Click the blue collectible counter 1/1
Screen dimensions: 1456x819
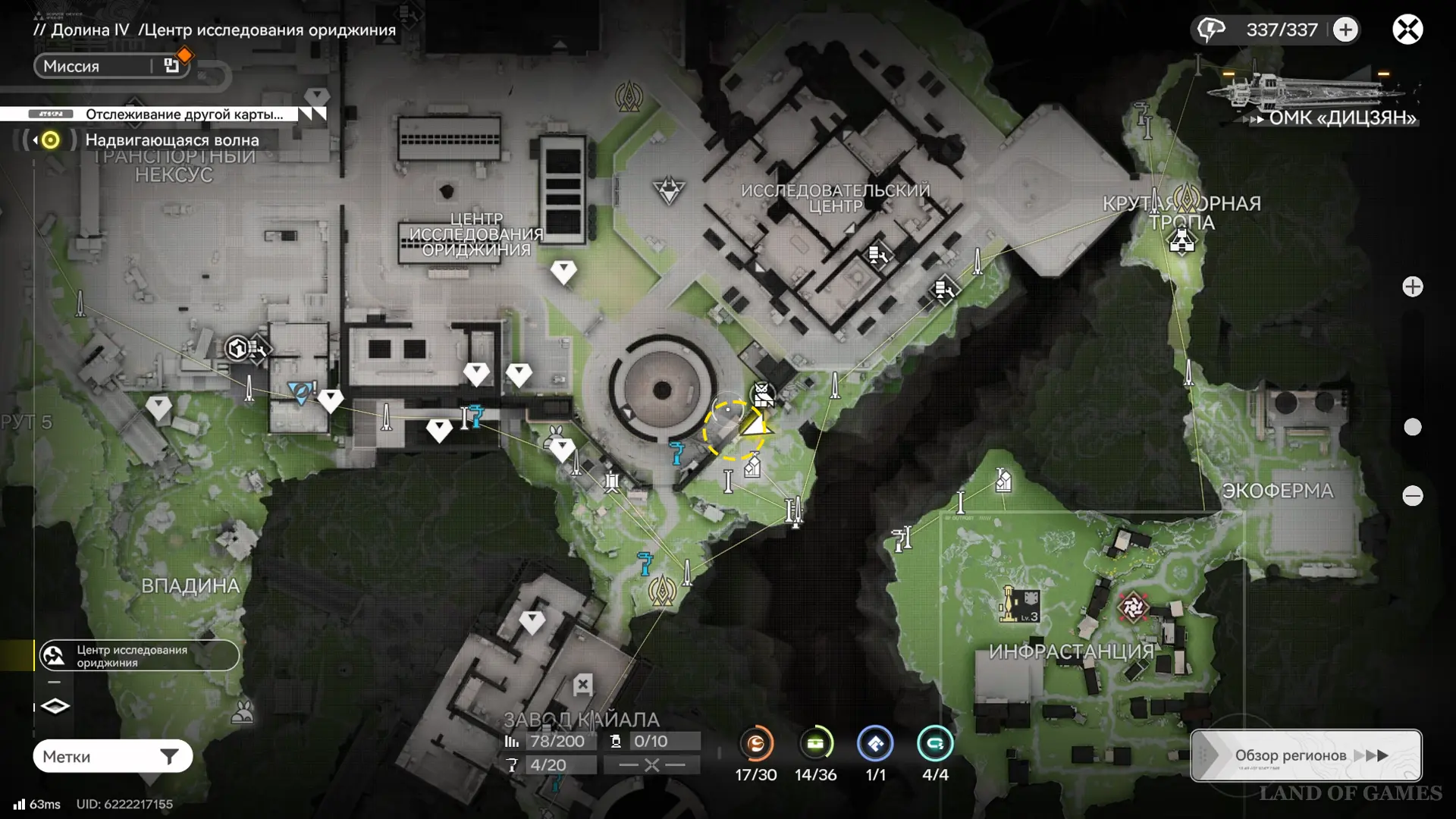875,745
